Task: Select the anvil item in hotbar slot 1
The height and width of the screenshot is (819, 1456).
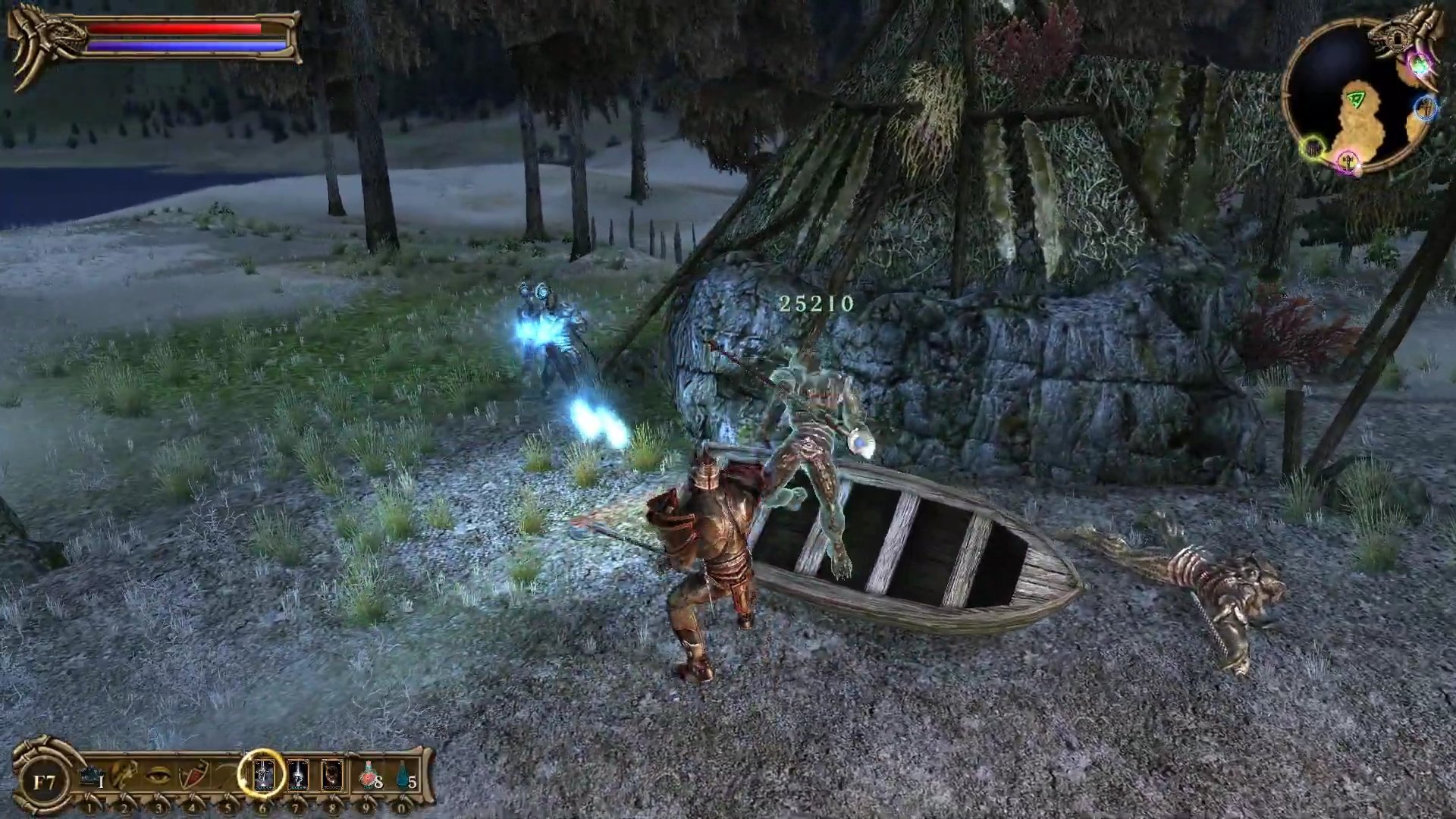Action: click(91, 777)
